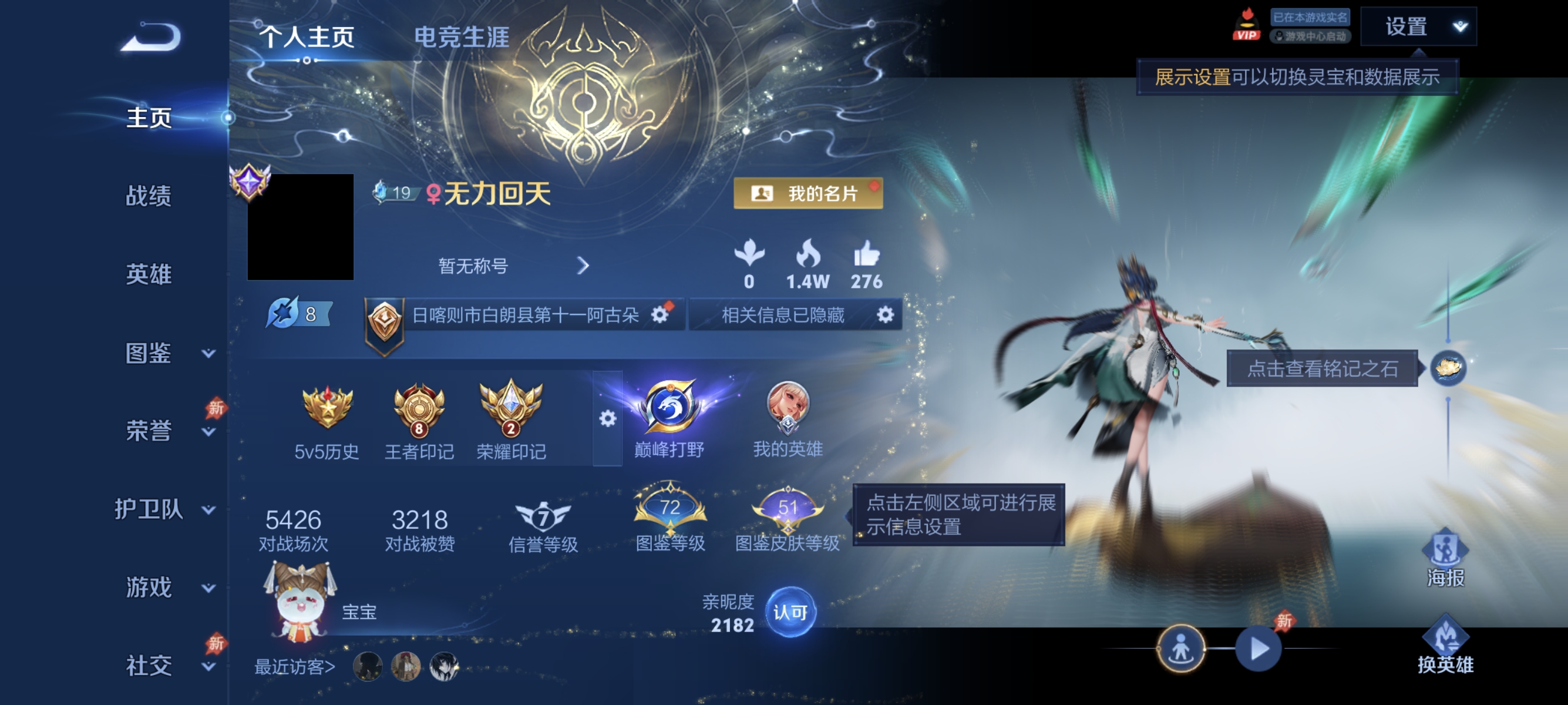The height and width of the screenshot is (705, 1568).
Task: Toggle hidden info via 相关信息已隐藏 gear
Action: (886, 315)
